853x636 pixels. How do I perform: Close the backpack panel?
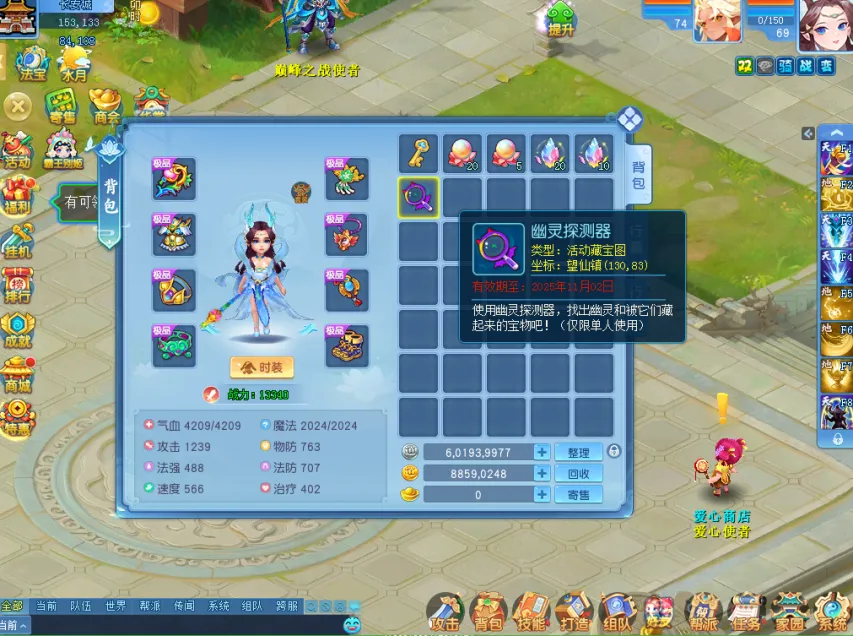point(628,121)
